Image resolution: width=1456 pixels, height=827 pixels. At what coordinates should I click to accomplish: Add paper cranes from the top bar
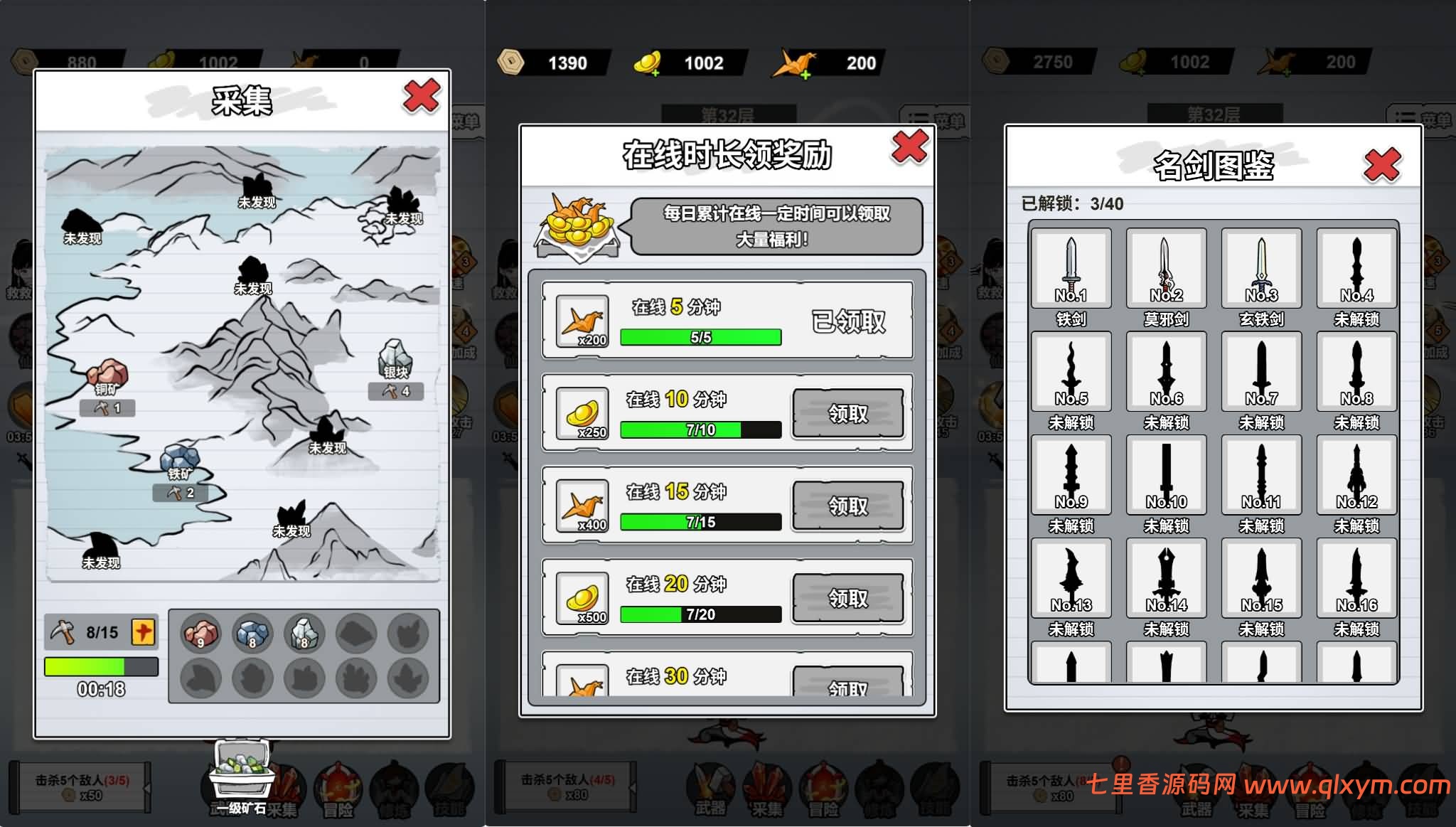click(796, 64)
